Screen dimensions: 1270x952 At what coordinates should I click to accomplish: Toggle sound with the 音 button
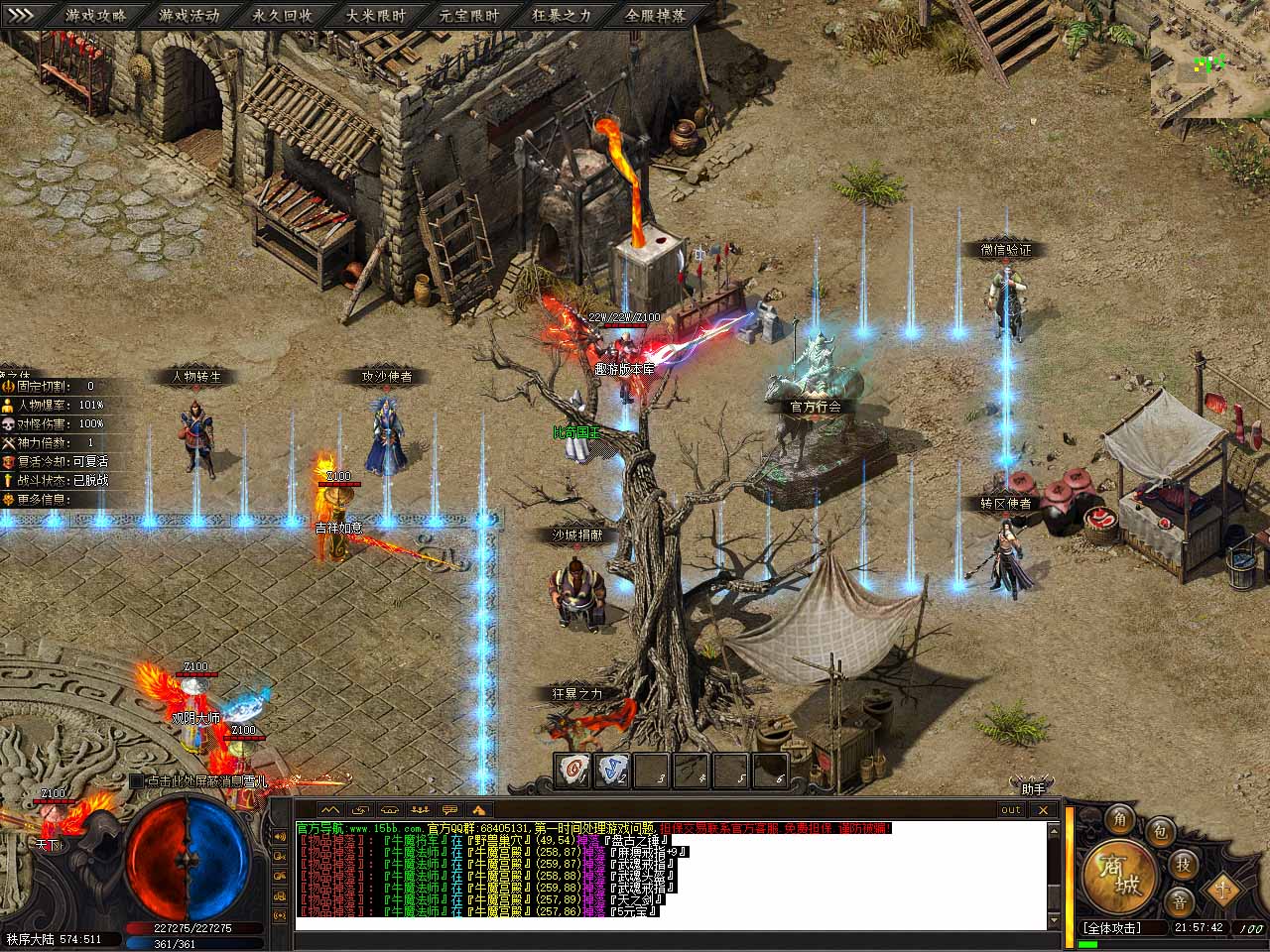pos(1178,901)
